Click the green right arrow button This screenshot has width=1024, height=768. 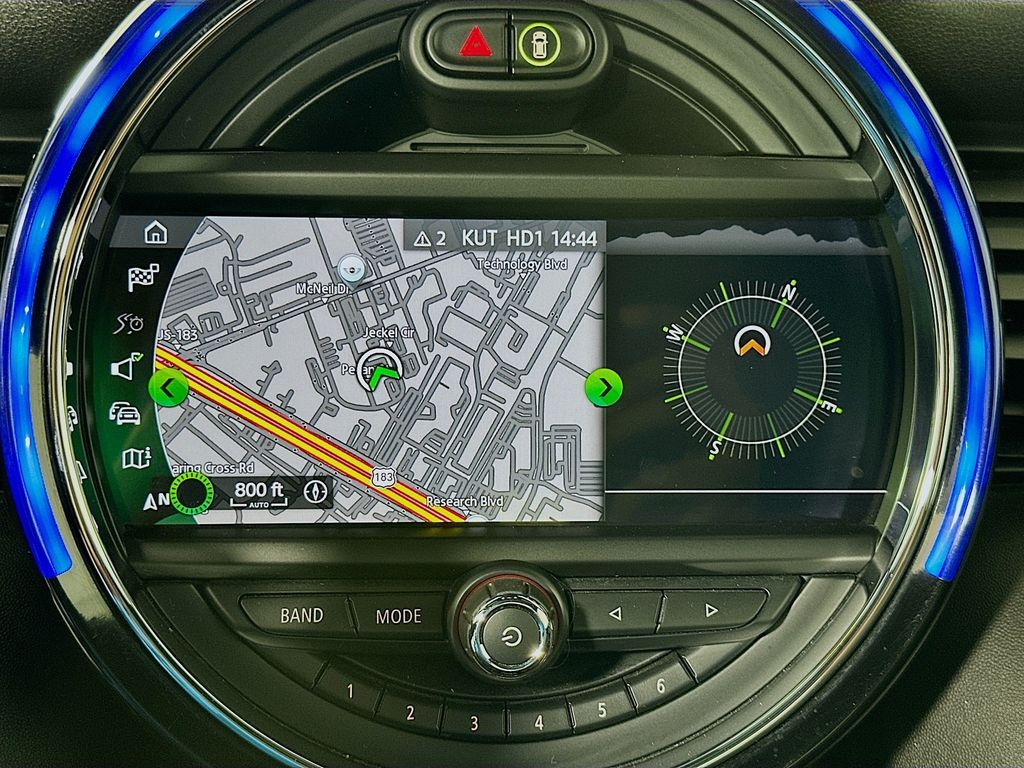pyautogui.click(x=603, y=386)
